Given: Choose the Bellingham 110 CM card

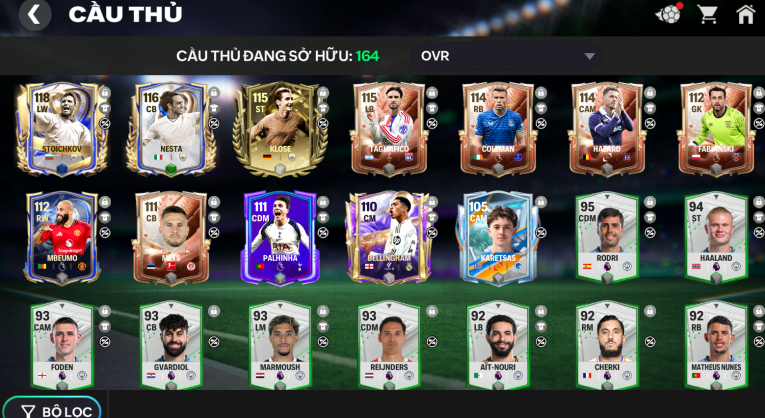Looking at the screenshot, I should [387, 236].
